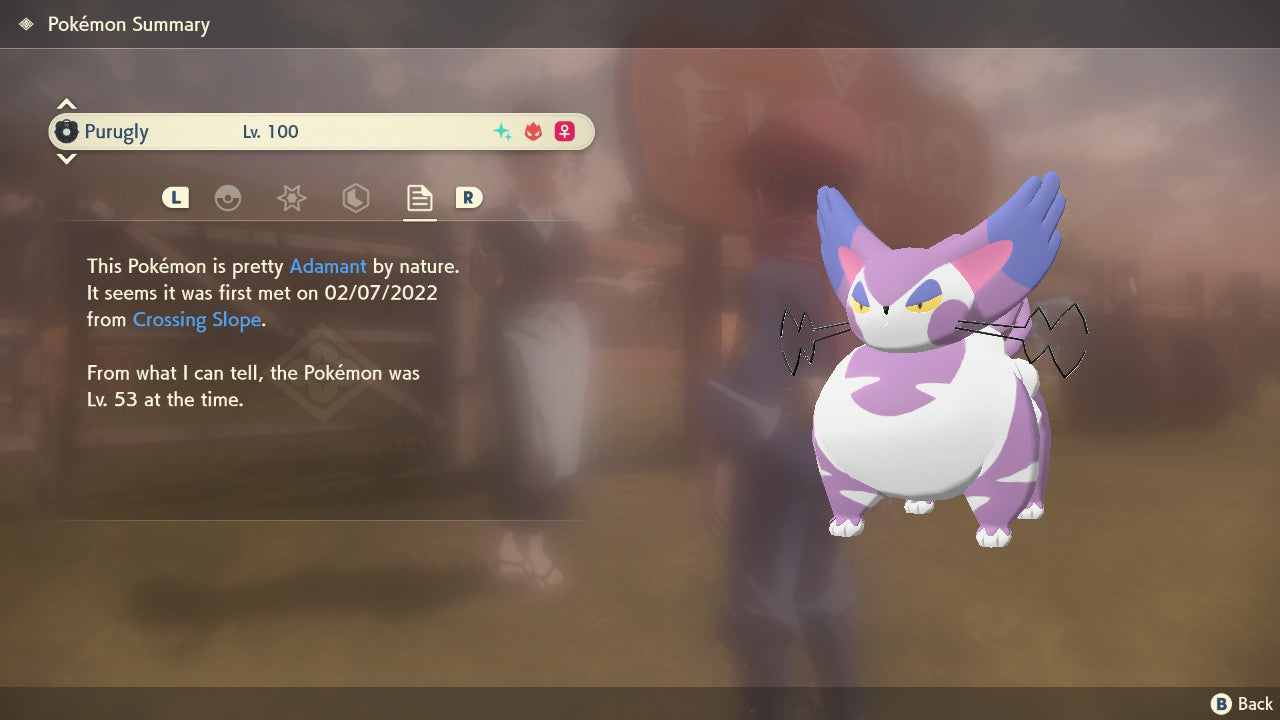
Task: Click the red alpha mark icon
Action: [x=533, y=131]
